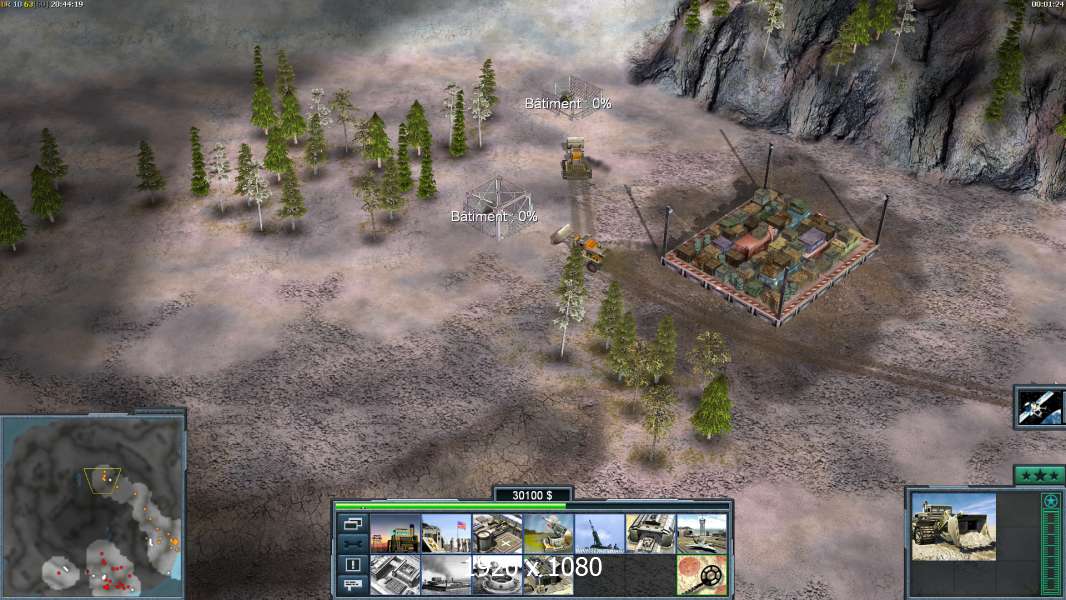Choose the war factory build icon
The image size is (1066, 600).
650,533
